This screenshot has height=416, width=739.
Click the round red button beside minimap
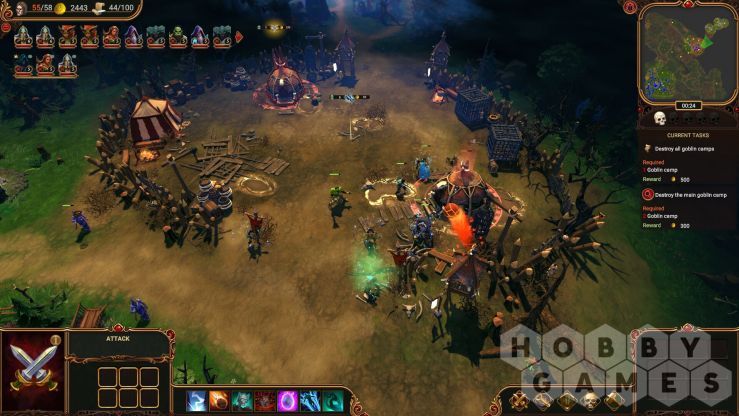click(x=630, y=8)
